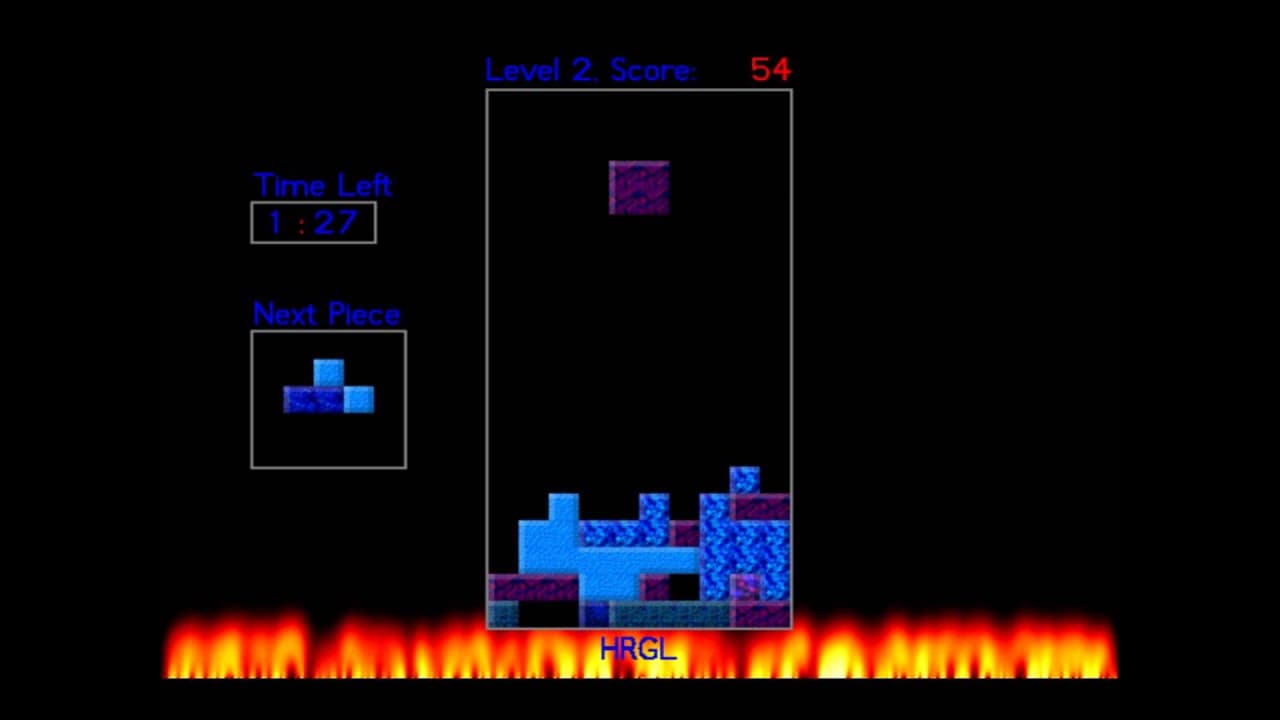Click the Time Left label

click(x=321, y=185)
